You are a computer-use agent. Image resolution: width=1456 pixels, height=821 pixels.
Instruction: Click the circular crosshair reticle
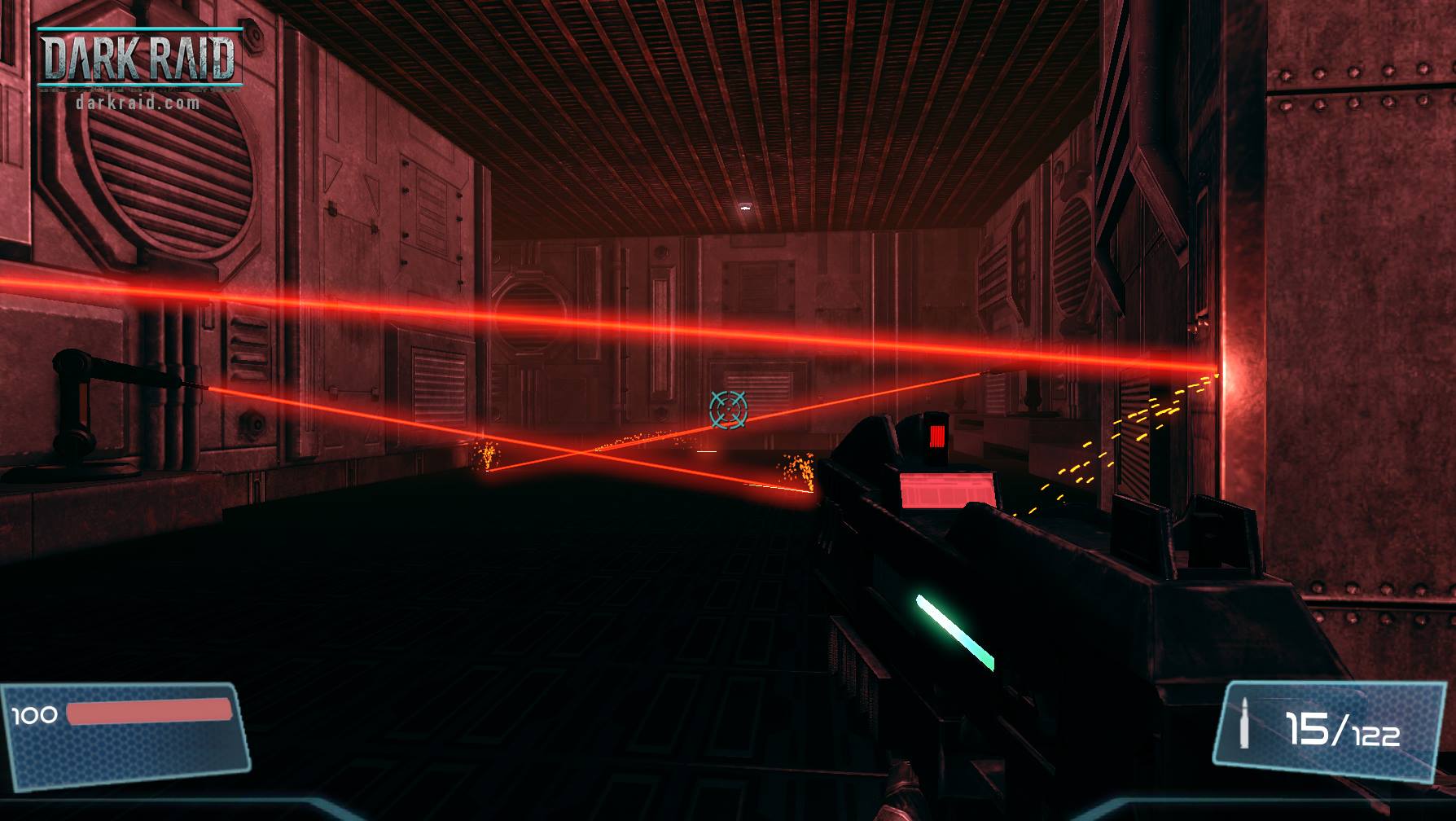[728, 410]
